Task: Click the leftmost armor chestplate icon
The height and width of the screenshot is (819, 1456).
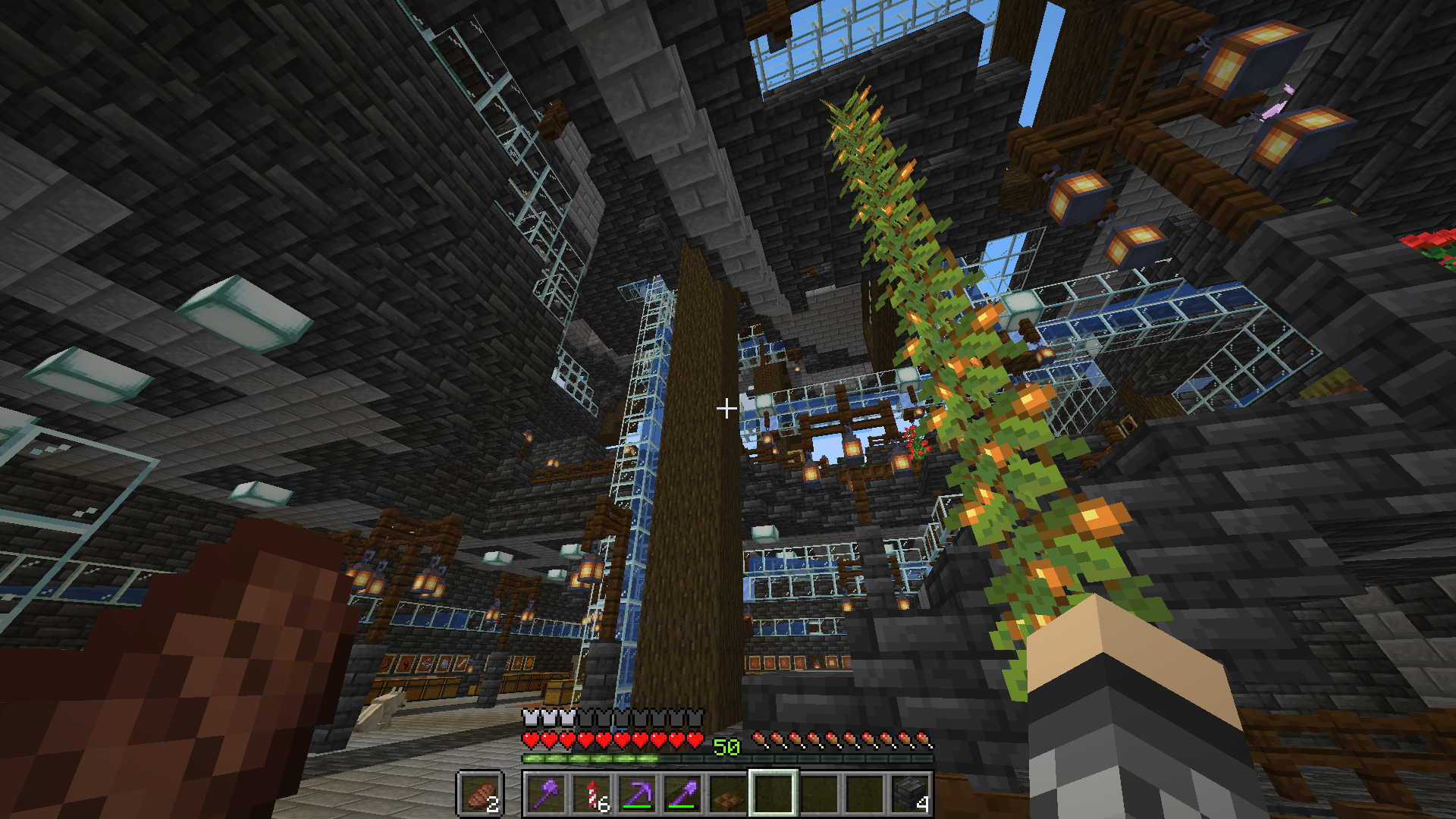Action: point(531,717)
